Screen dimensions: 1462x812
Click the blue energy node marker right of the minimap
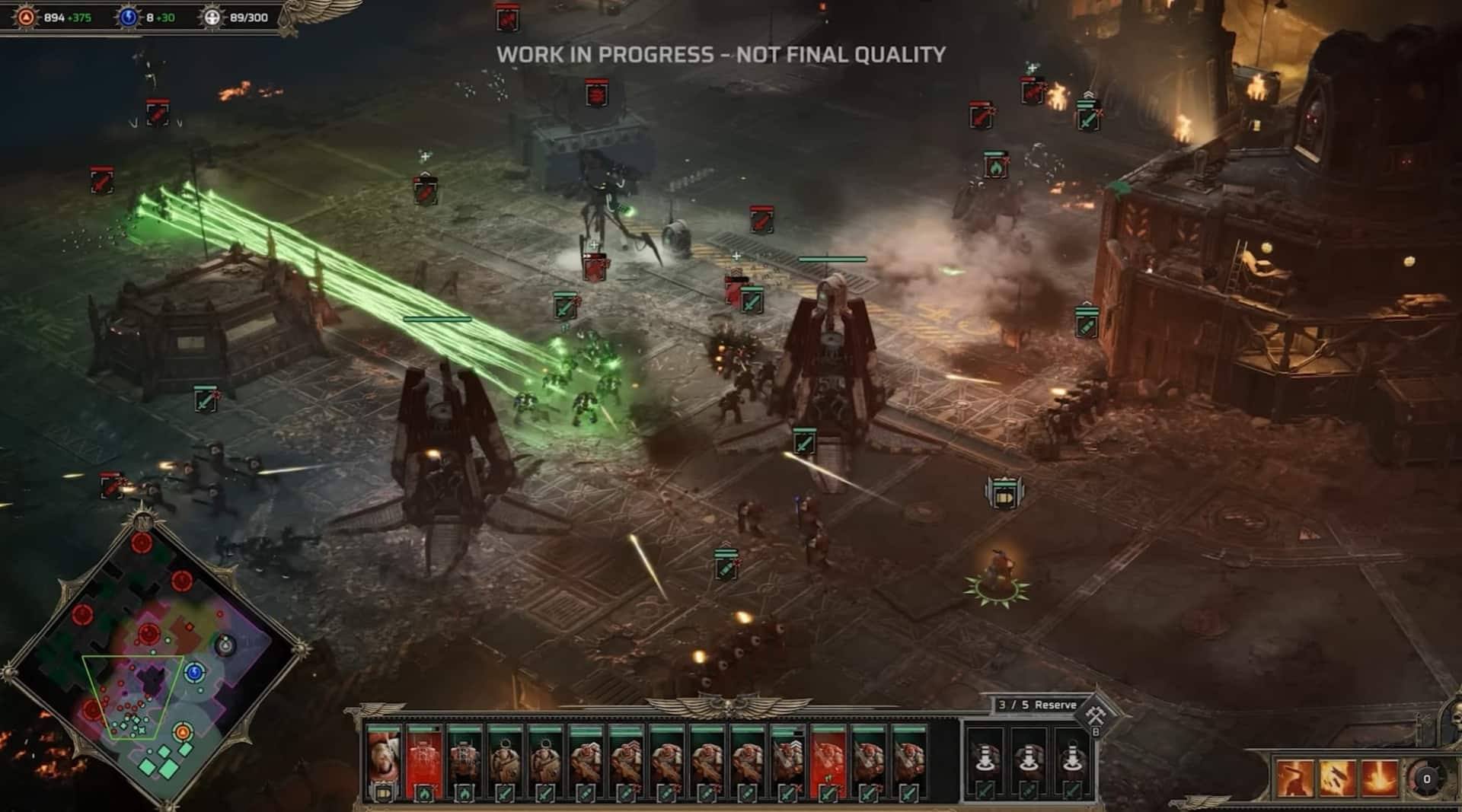[x=194, y=673]
